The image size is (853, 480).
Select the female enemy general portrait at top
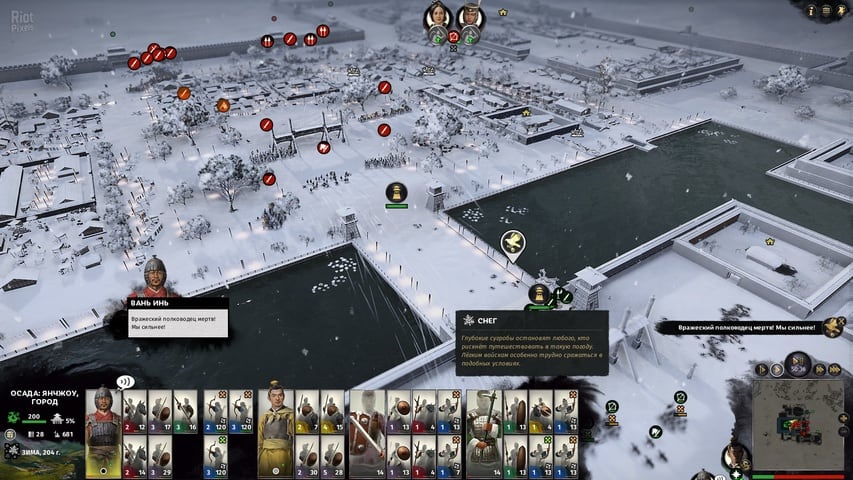pyautogui.click(x=437, y=17)
